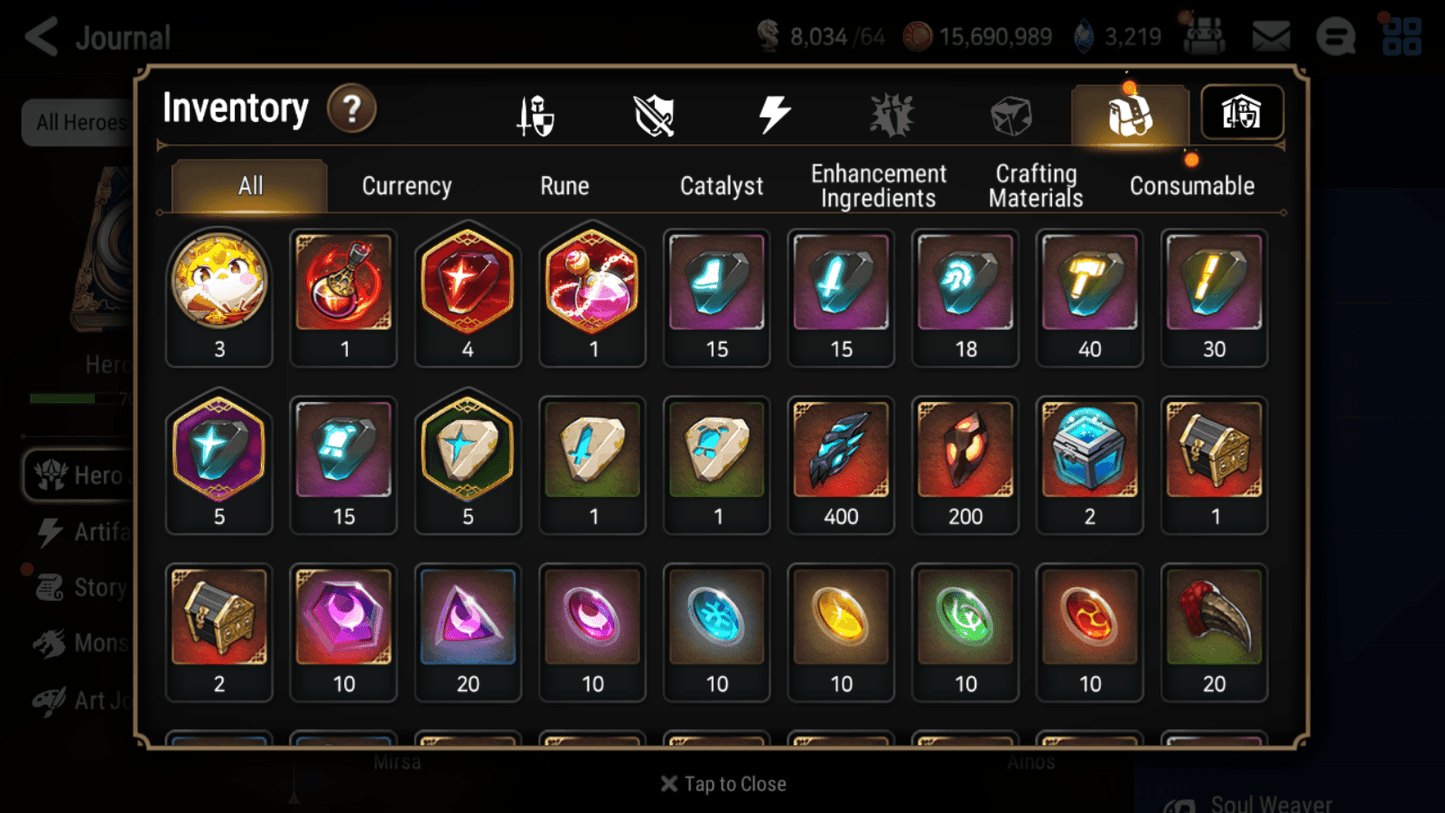
Task: Select the sword-and-shield equipment category icon
Action: [x=654, y=113]
